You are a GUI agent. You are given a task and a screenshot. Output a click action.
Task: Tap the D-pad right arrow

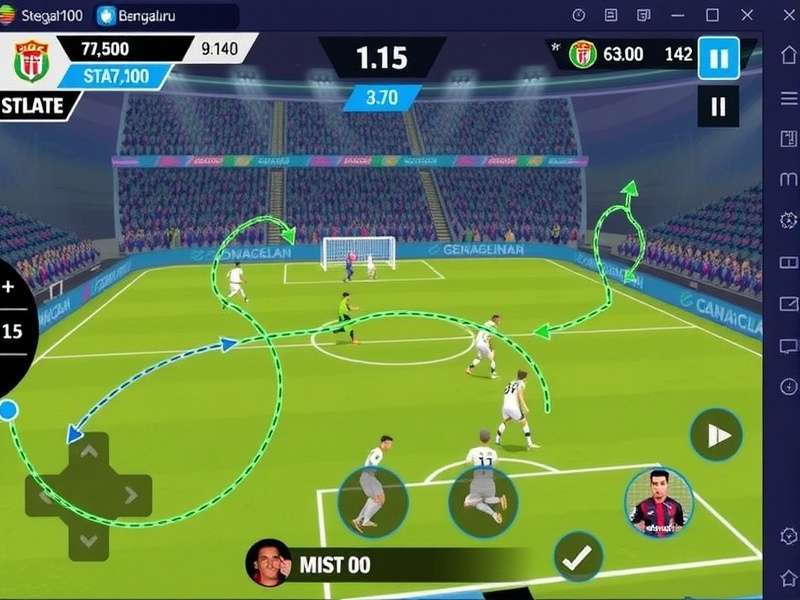[x=131, y=495]
